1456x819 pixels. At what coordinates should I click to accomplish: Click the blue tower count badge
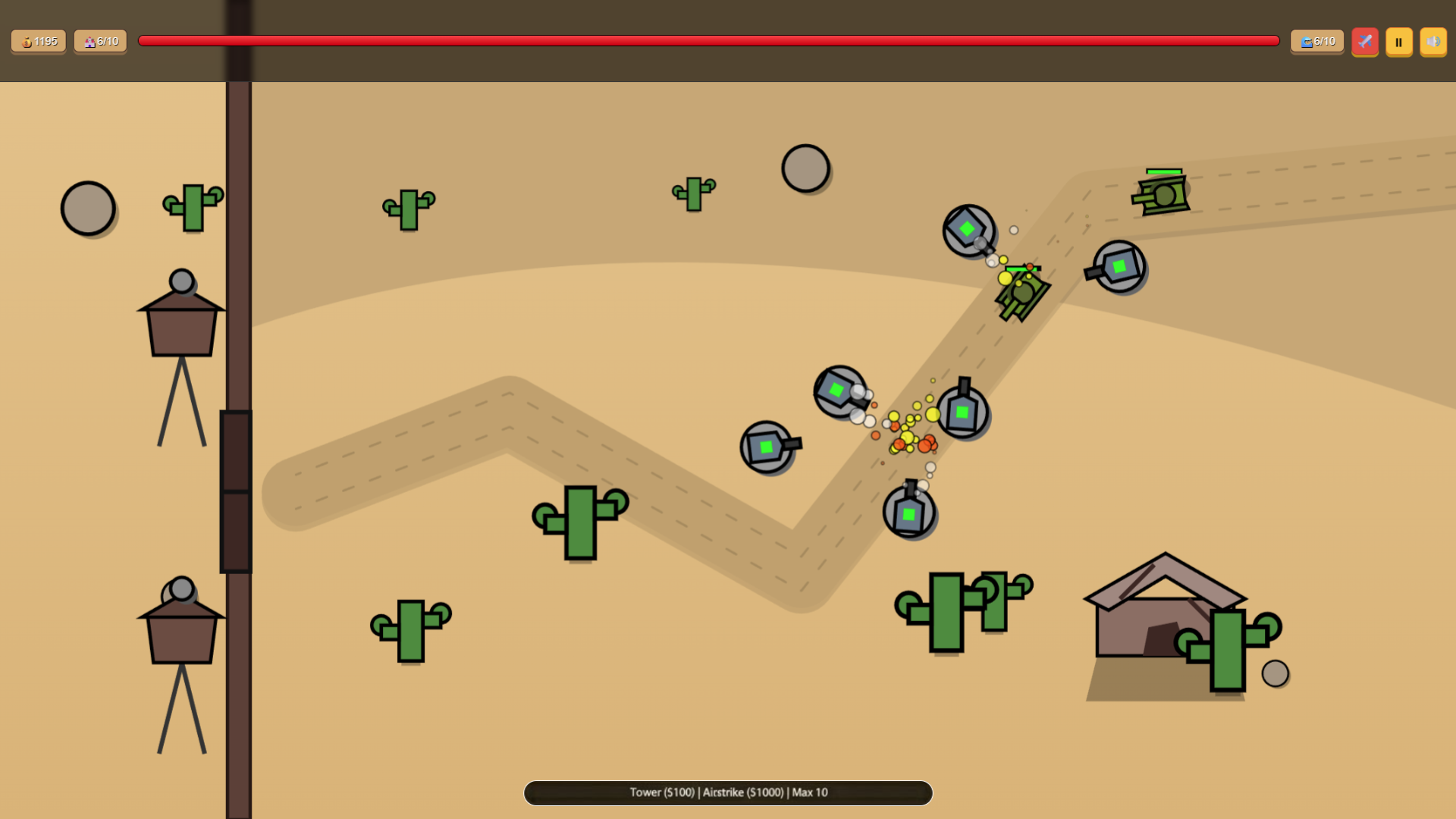tap(1316, 42)
